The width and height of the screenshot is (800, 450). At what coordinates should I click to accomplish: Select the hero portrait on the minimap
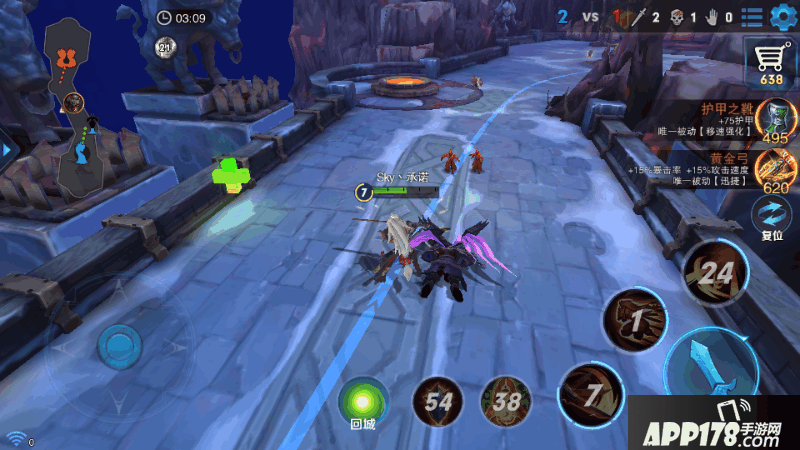(x=73, y=101)
